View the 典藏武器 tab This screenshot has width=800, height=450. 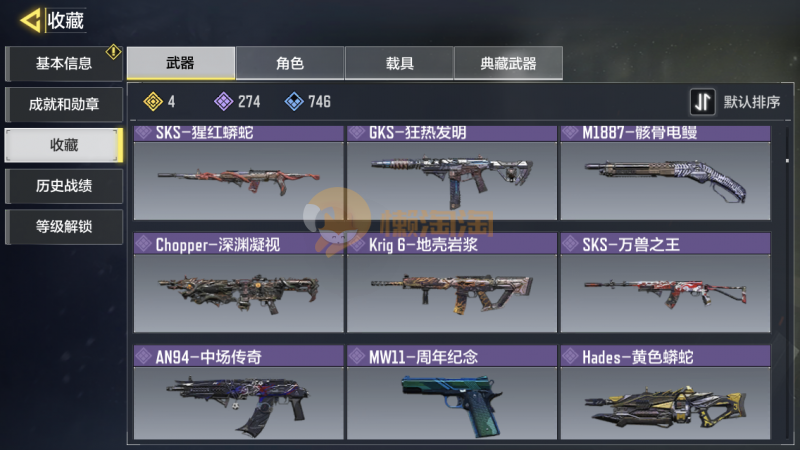[x=508, y=63]
